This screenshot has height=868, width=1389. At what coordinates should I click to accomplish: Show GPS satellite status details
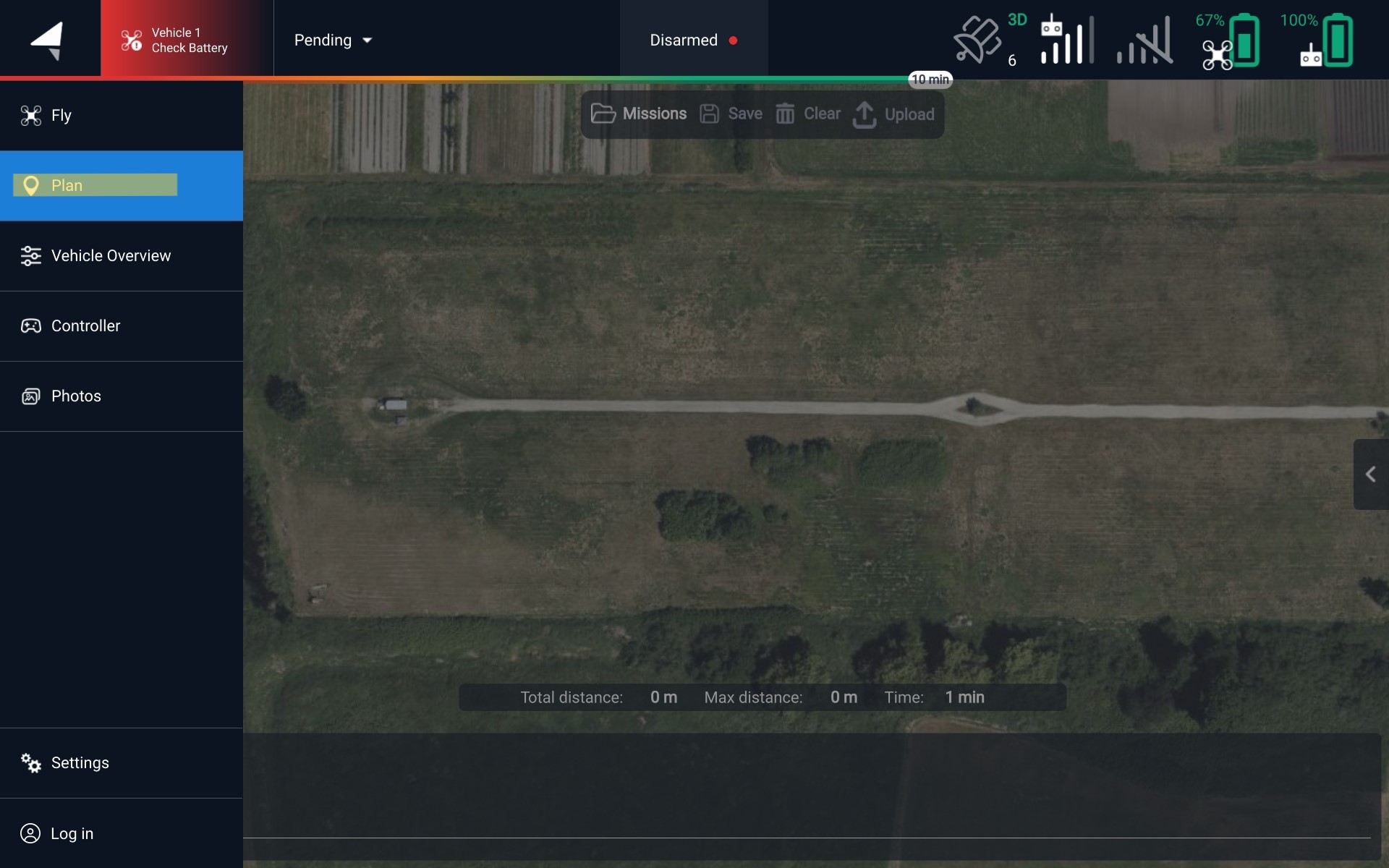click(x=988, y=41)
